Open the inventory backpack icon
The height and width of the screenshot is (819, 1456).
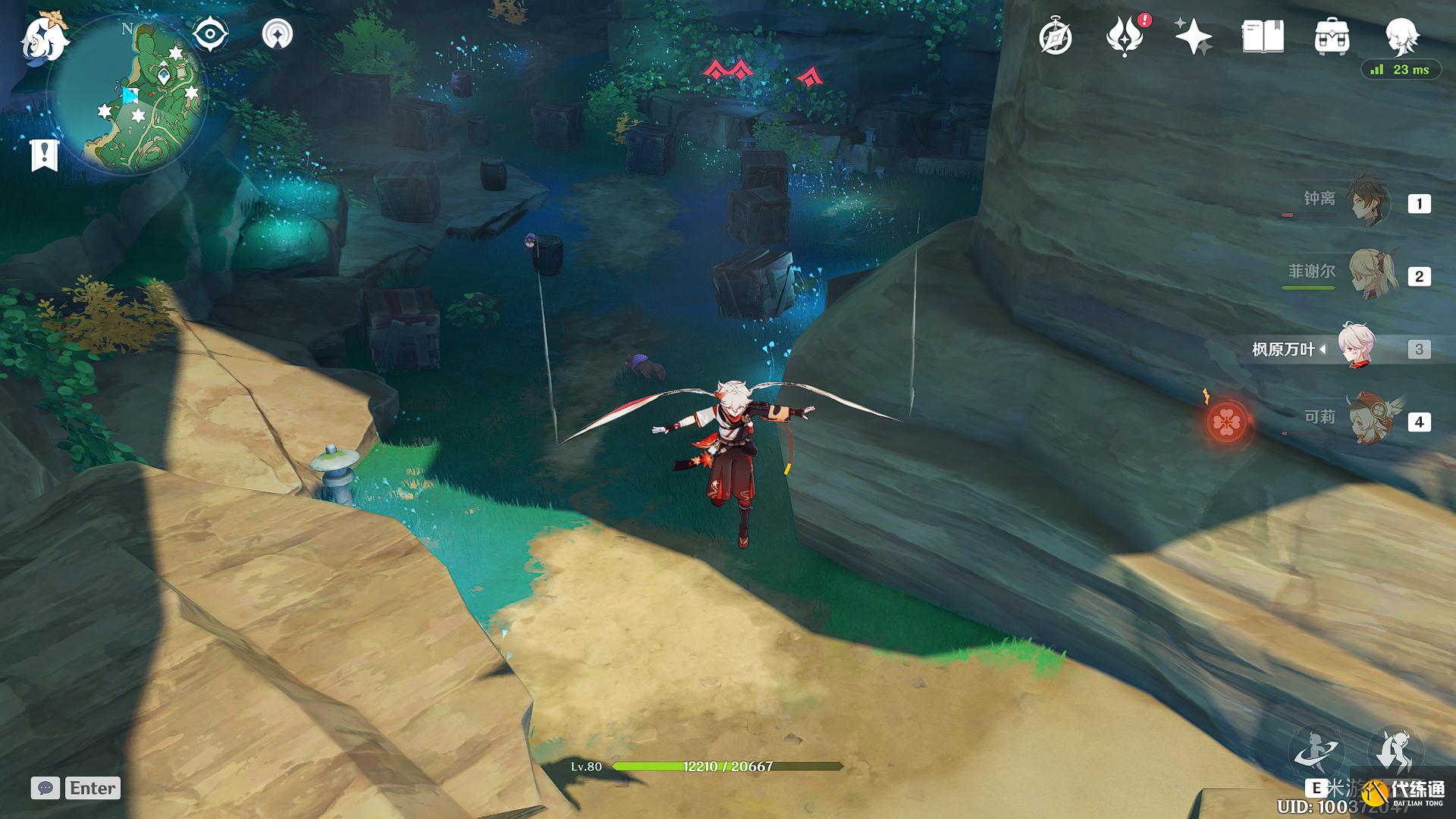pyautogui.click(x=1332, y=37)
